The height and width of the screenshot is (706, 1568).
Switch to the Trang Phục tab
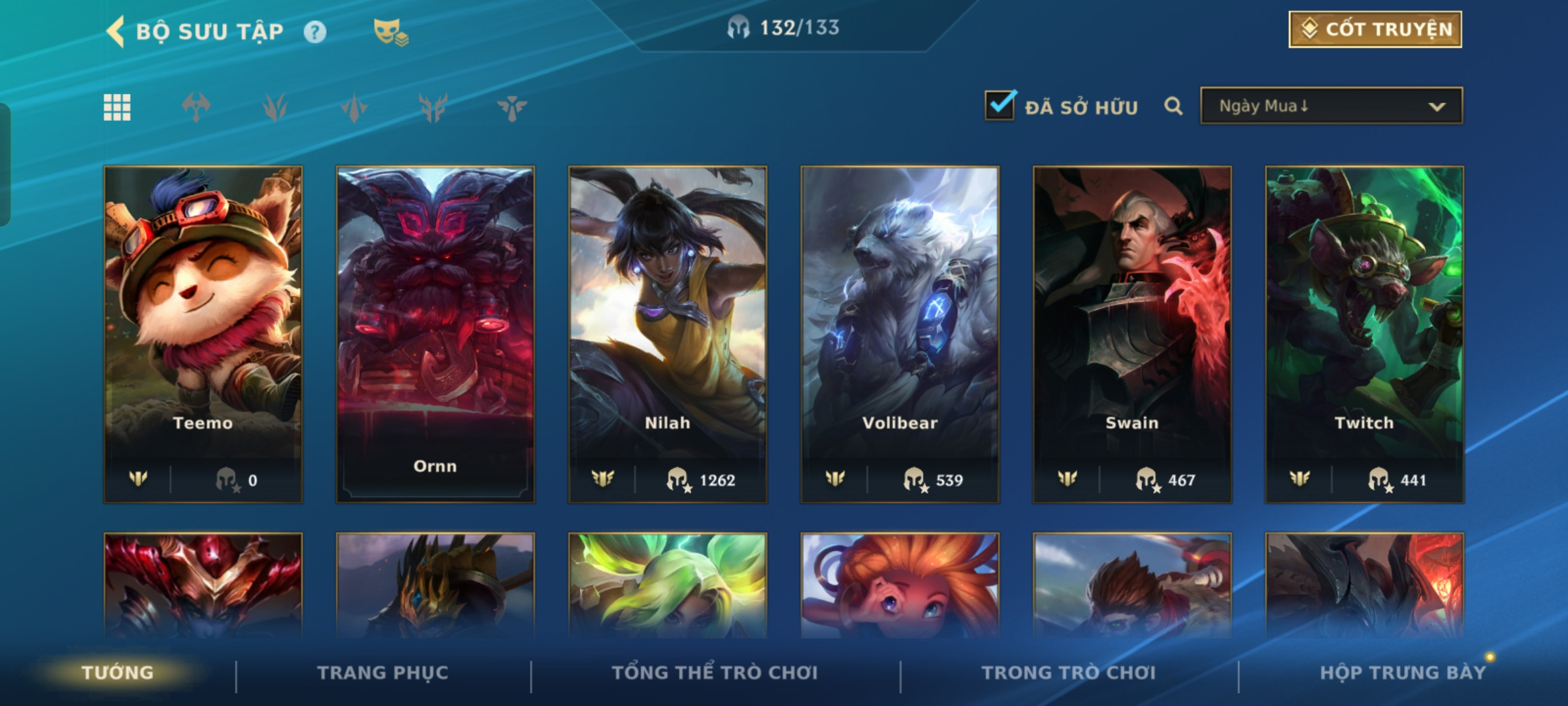click(x=383, y=673)
